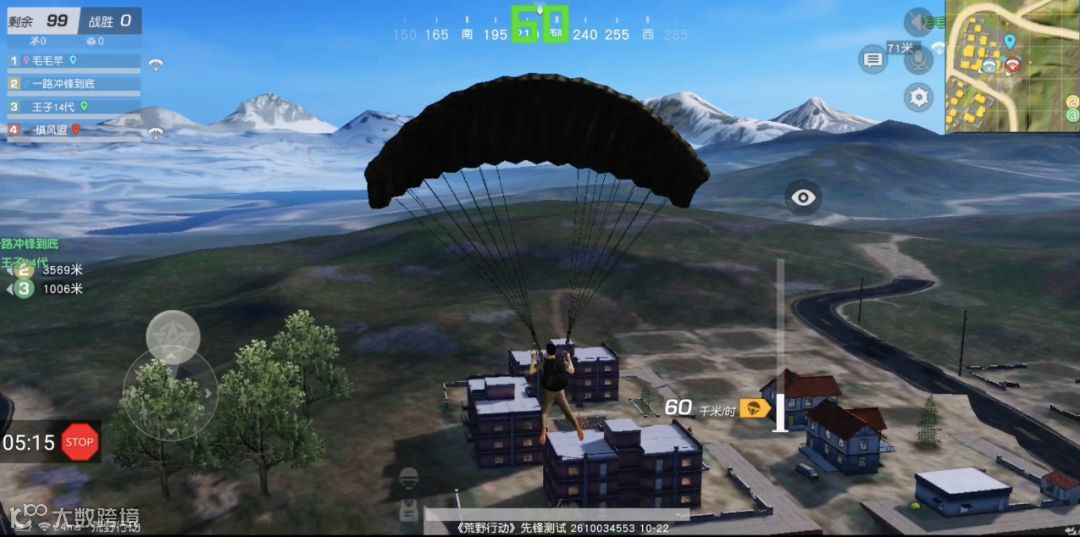The width and height of the screenshot is (1080, 537).
Task: Open the quick chat message bubble
Action: click(873, 60)
